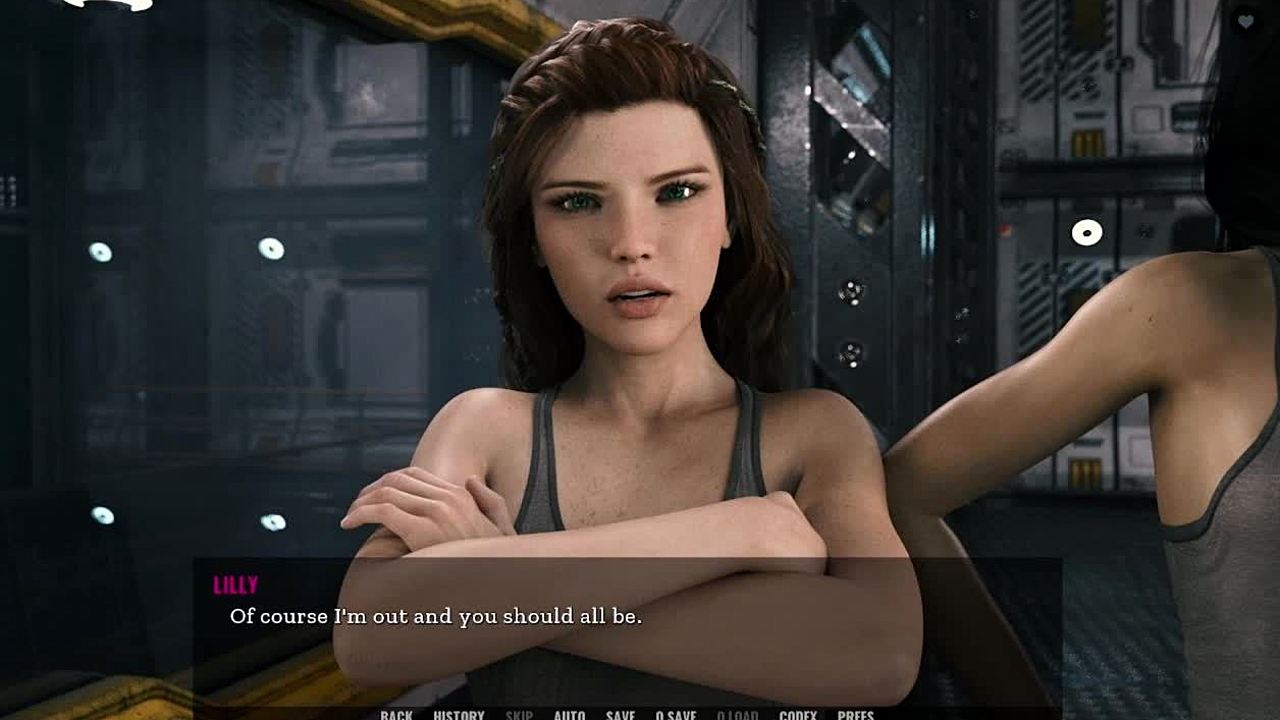Quick save with Q.Save

coord(676,715)
